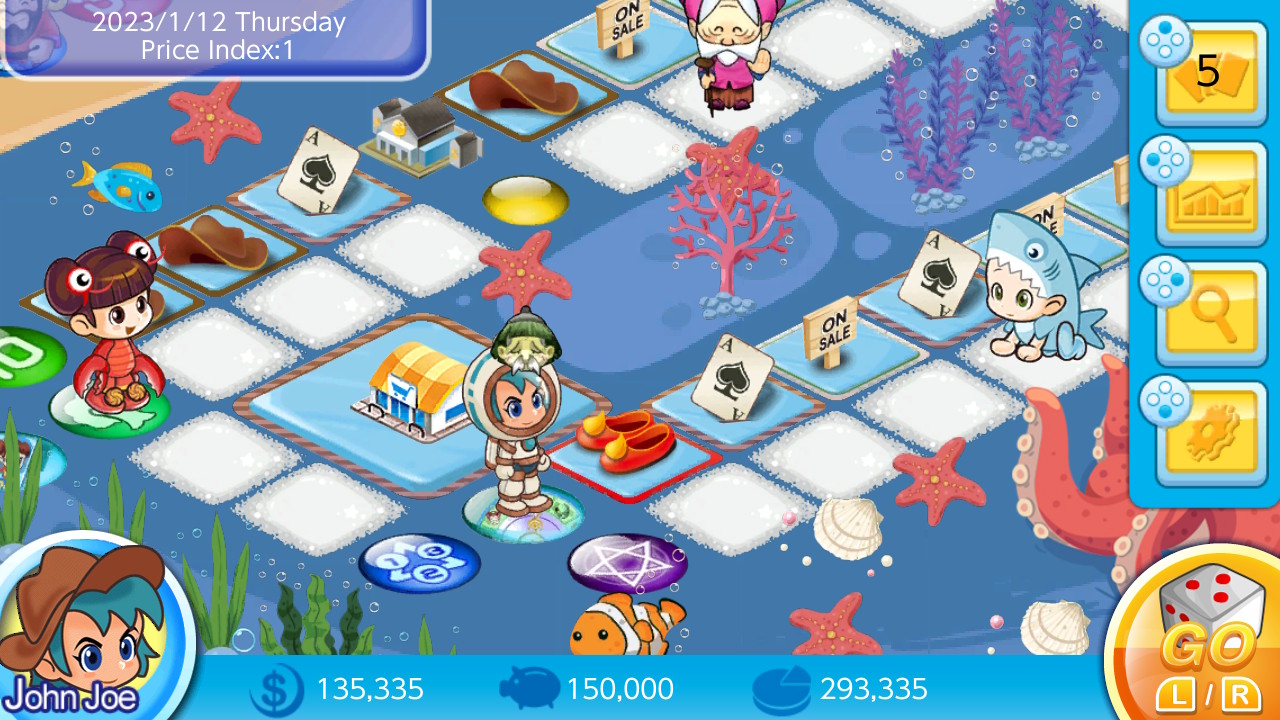The image size is (1280, 720).
Task: Click the purple pentagram magic orb
Action: coord(628,564)
